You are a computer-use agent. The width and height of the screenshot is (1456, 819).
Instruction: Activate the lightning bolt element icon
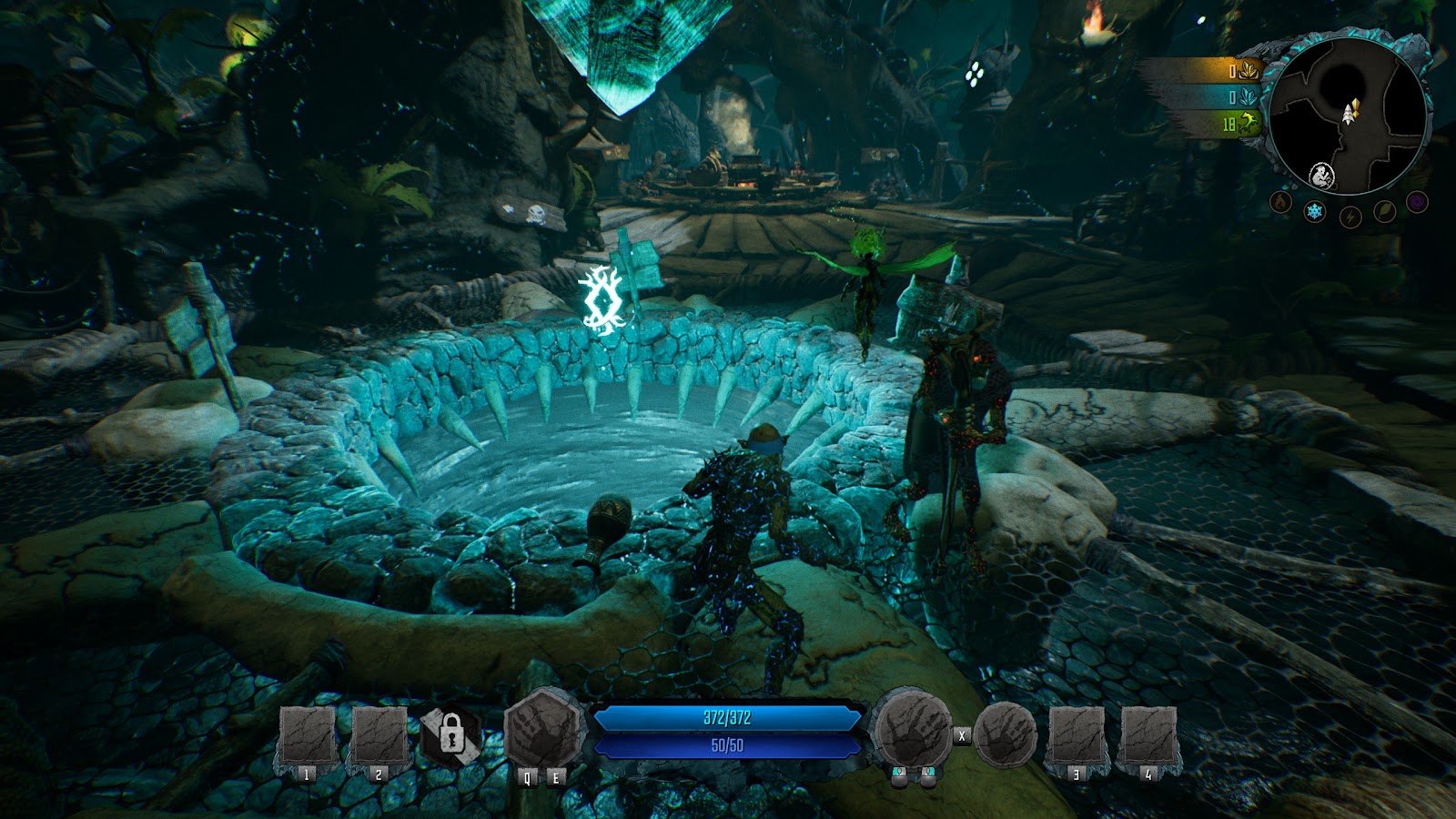[1350, 217]
